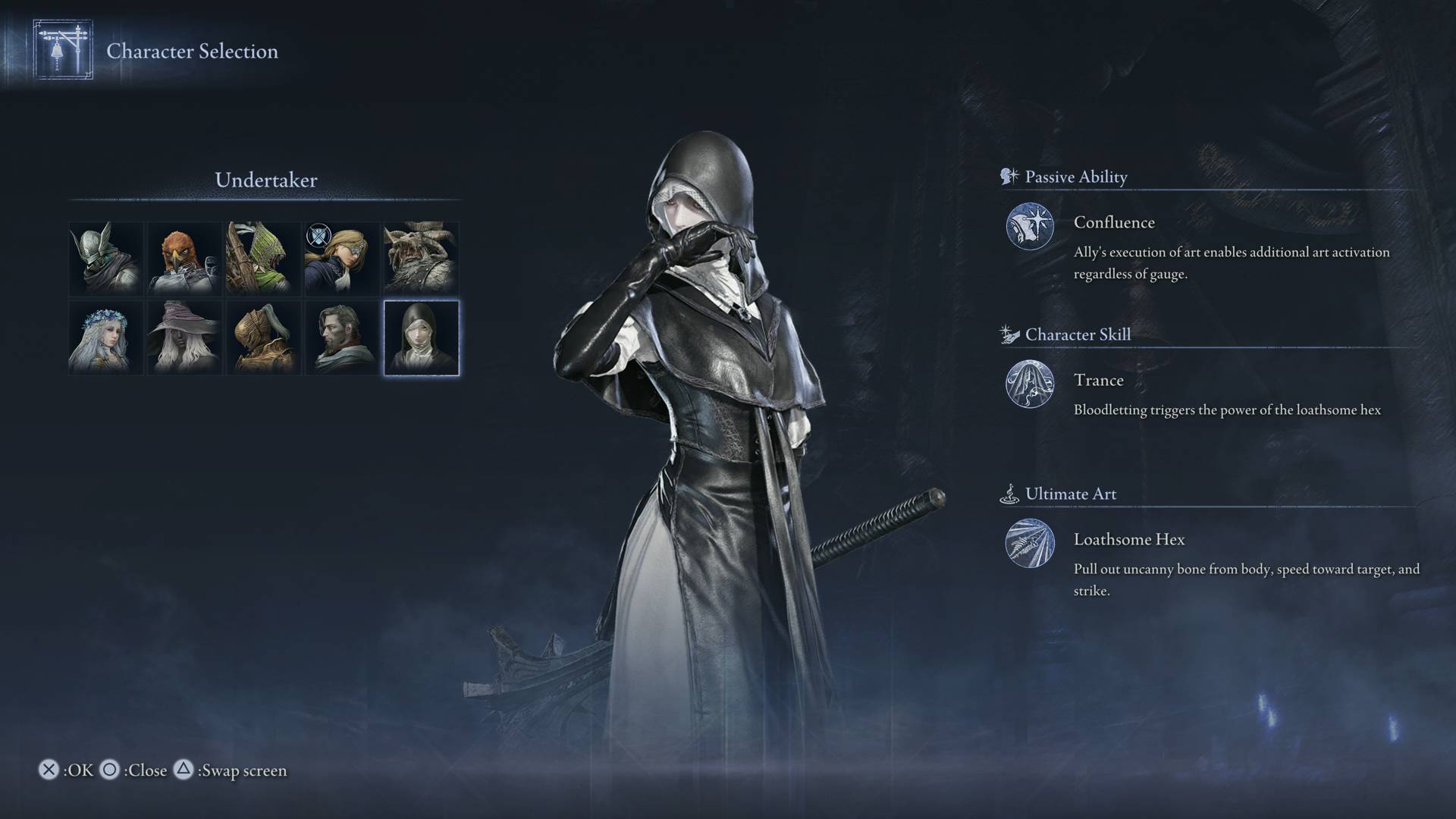
Task: Select the highlighted Undertaker portrait
Action: click(x=419, y=337)
